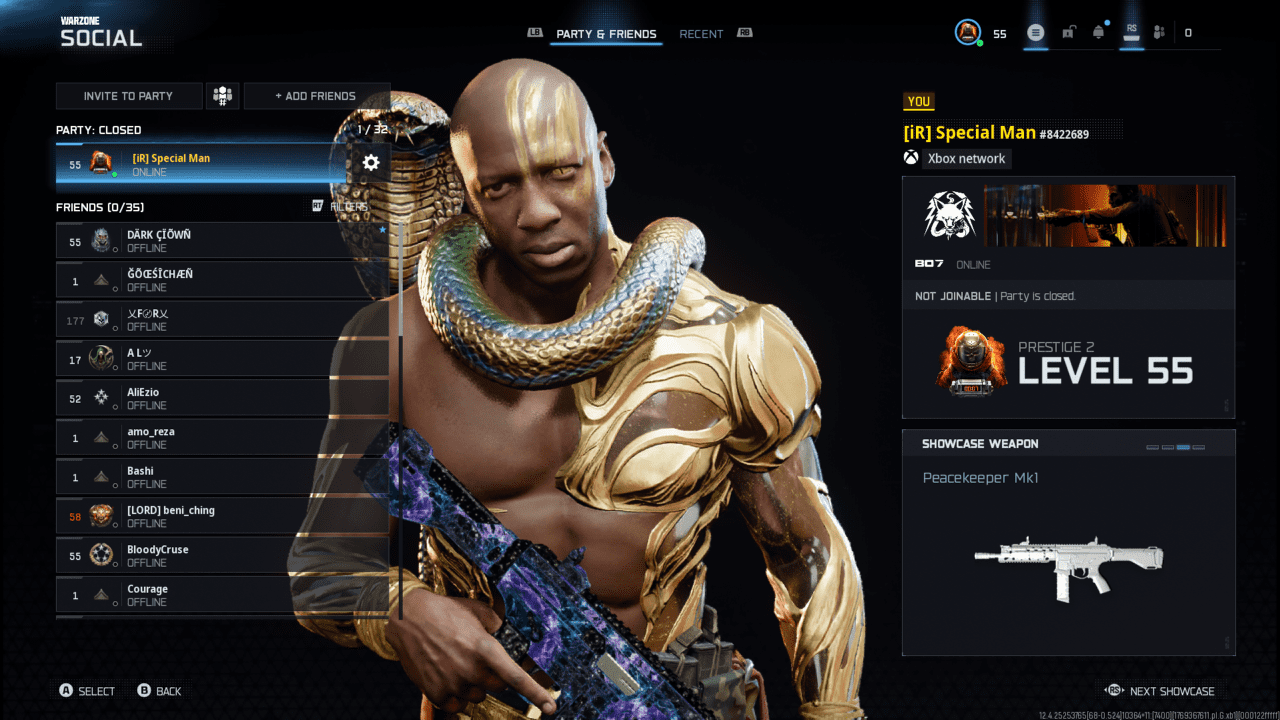The width and height of the screenshot is (1280, 720).
Task: Open the friends list Filters
Action: coord(340,206)
